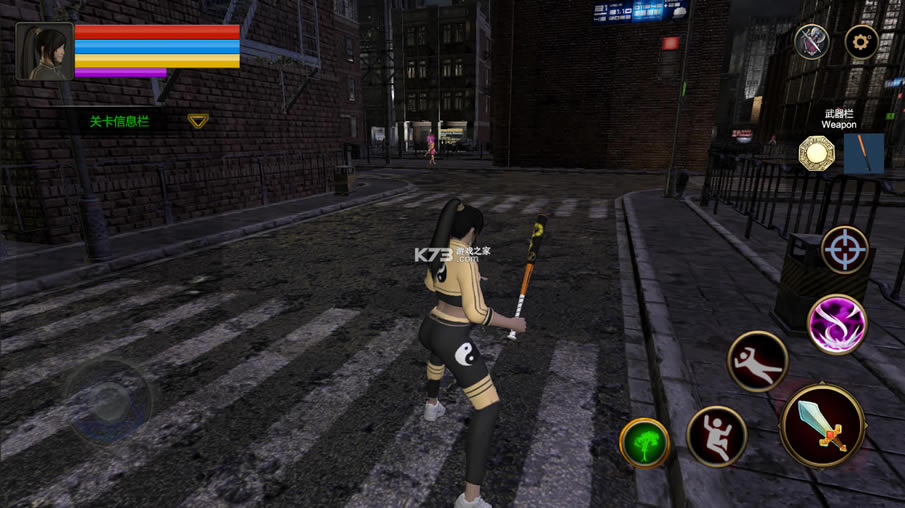Image resolution: width=905 pixels, height=508 pixels.
Task: Tap the jump action button
Action: (x=717, y=436)
